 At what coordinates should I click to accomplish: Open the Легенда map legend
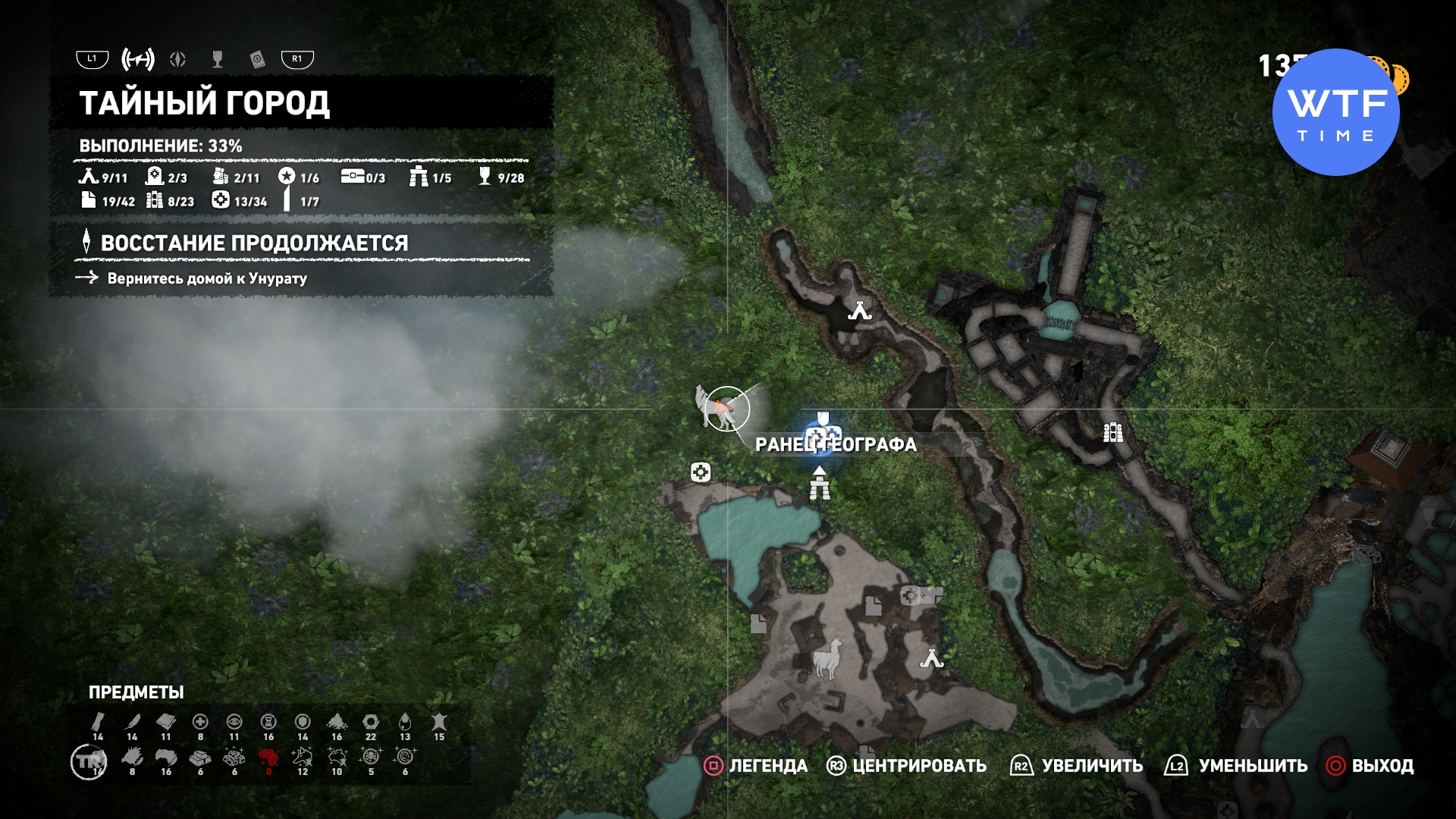[x=756, y=766]
